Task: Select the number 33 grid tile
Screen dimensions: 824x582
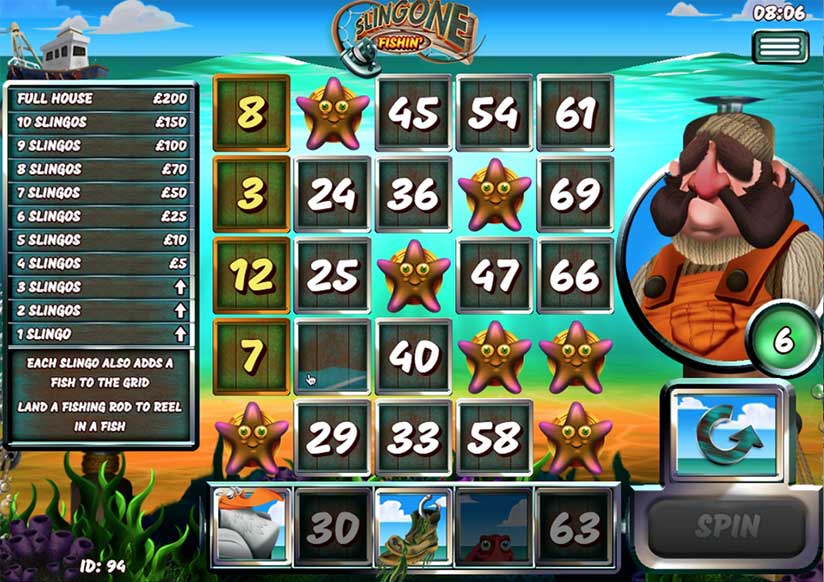Action: 413,438
